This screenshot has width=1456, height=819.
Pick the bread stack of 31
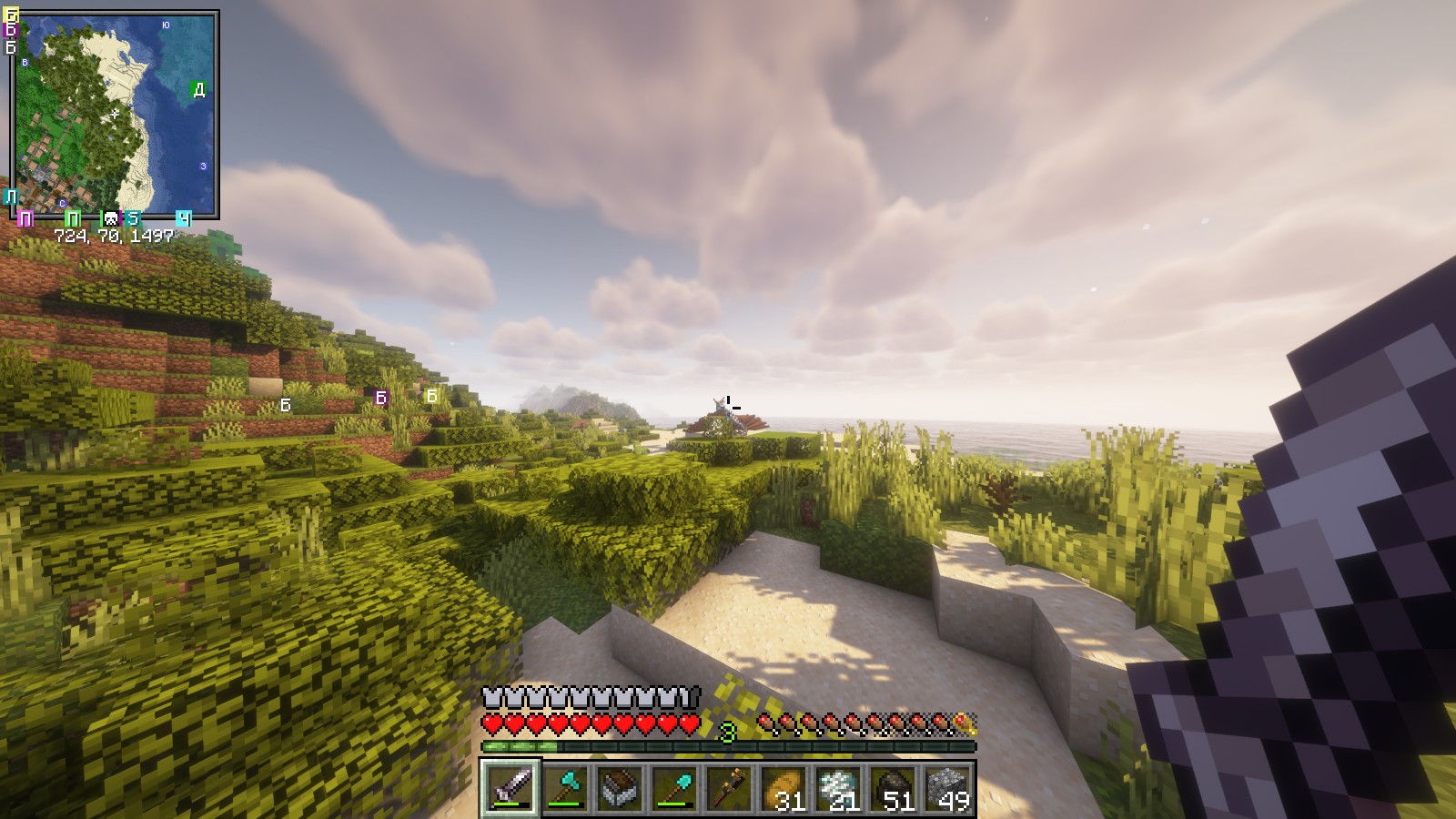click(784, 787)
